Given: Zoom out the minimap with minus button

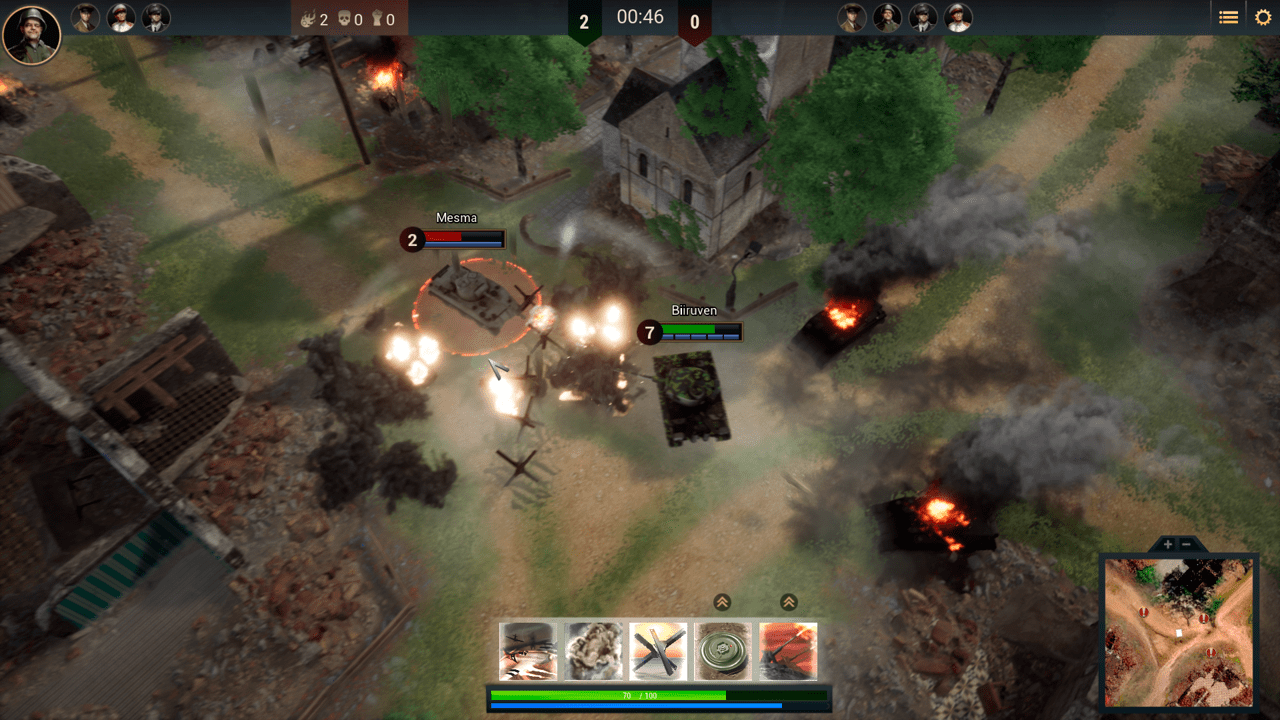Looking at the screenshot, I should [1187, 544].
